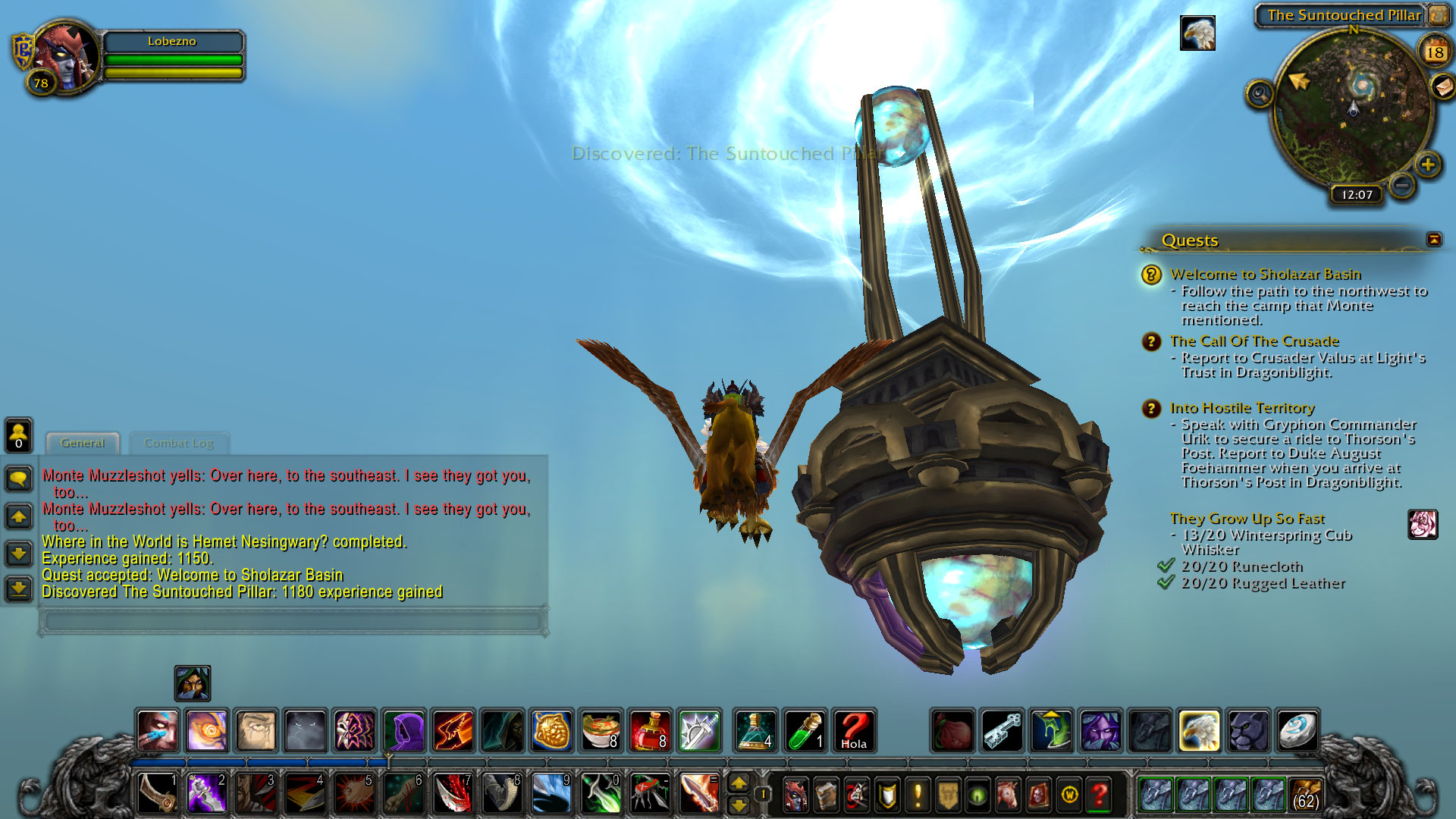This screenshot has height=819, width=1456.
Task: Open the calendar showing day 18
Action: pos(1434,52)
